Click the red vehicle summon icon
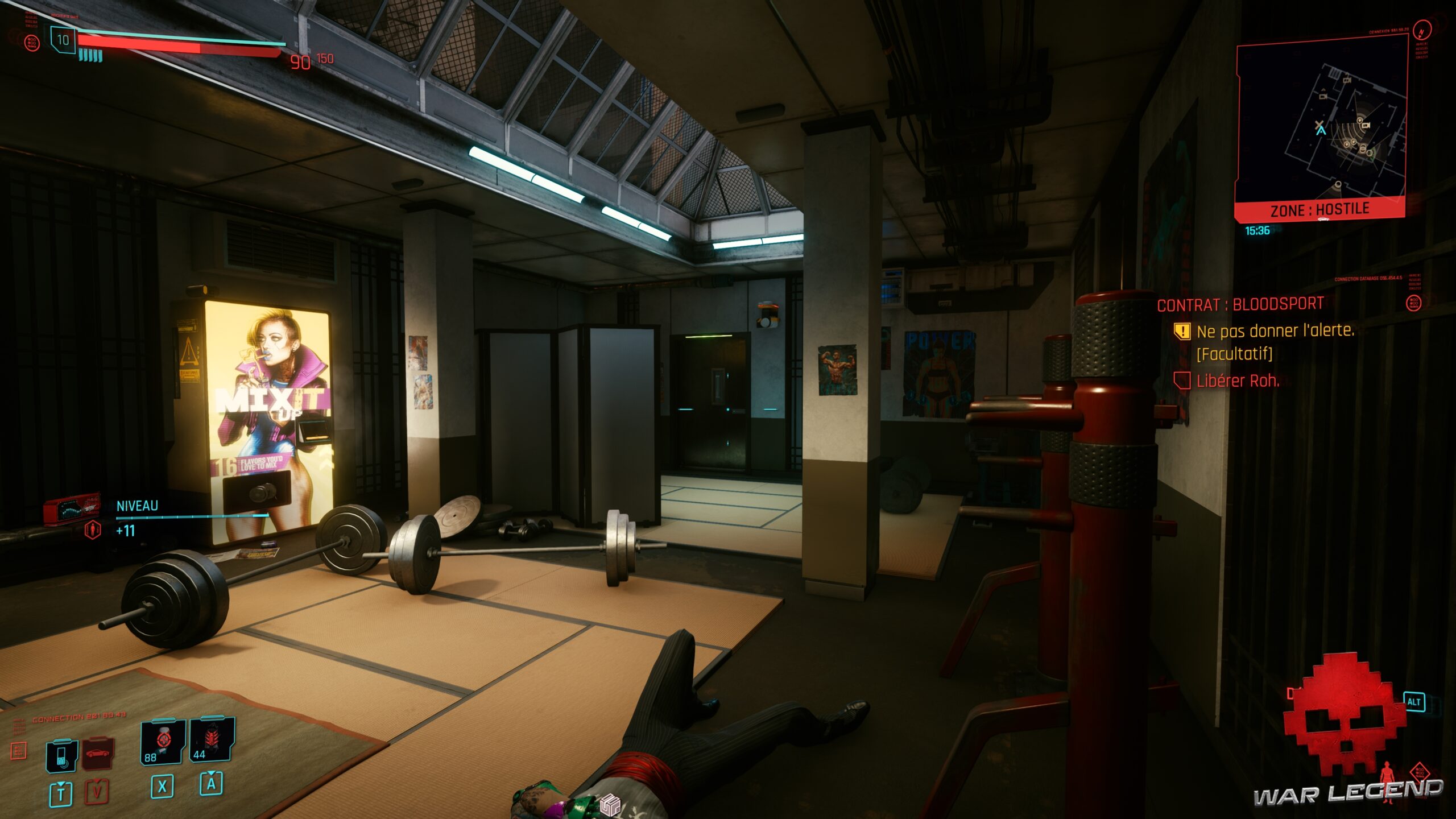 coord(98,752)
